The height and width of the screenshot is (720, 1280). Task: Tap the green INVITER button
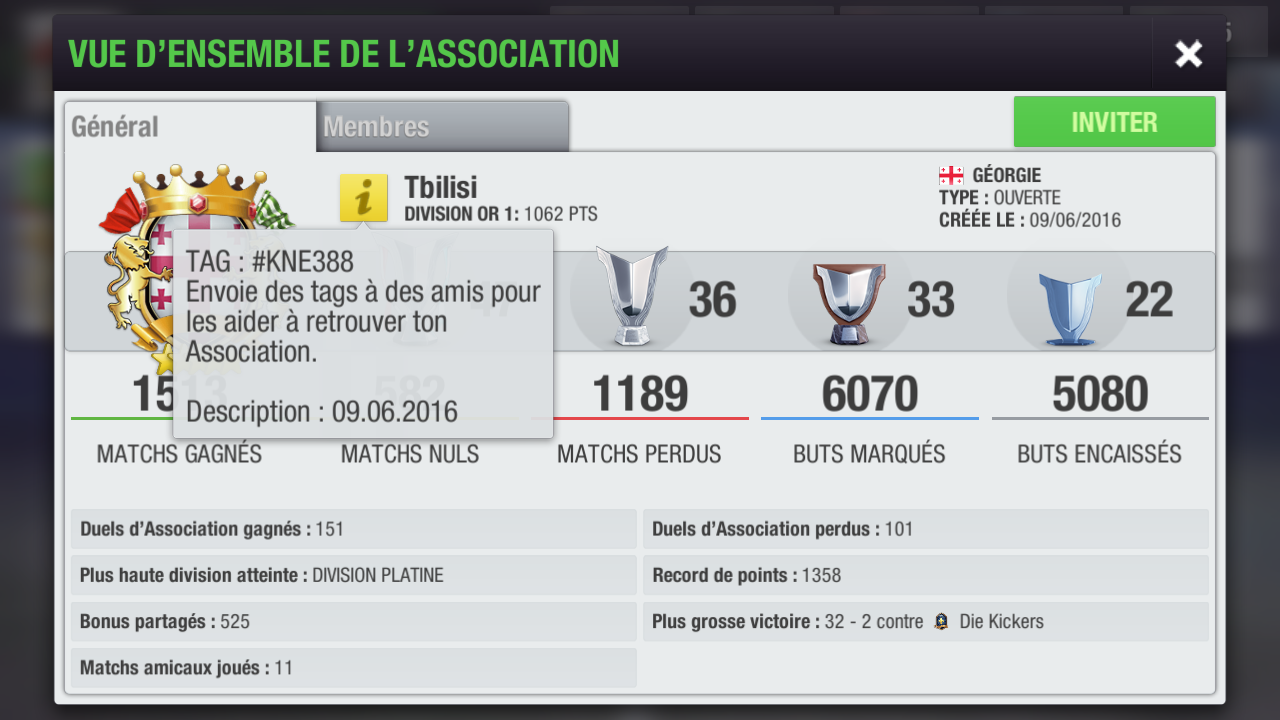(x=1114, y=122)
